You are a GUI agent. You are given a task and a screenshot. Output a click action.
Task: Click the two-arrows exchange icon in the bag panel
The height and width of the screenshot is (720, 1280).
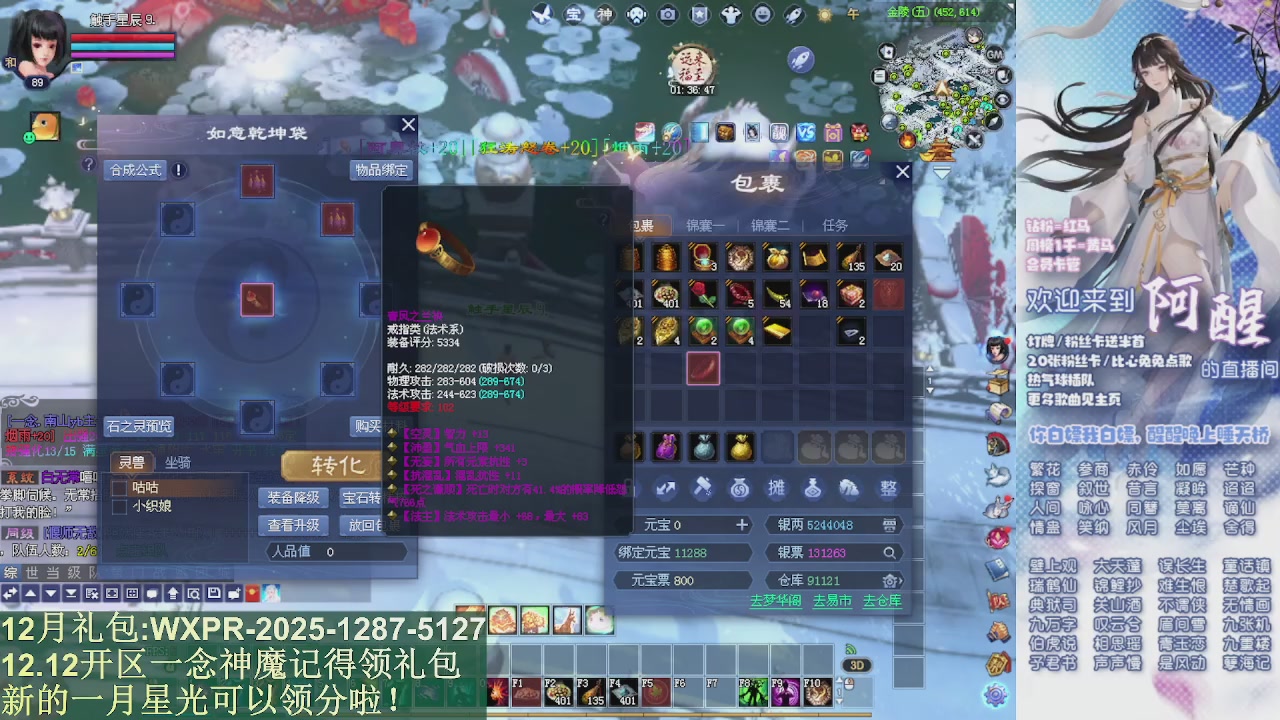coord(666,489)
